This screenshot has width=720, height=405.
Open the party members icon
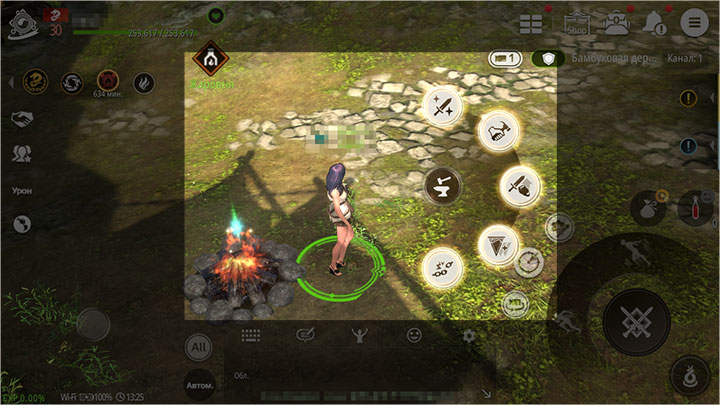coord(20,154)
